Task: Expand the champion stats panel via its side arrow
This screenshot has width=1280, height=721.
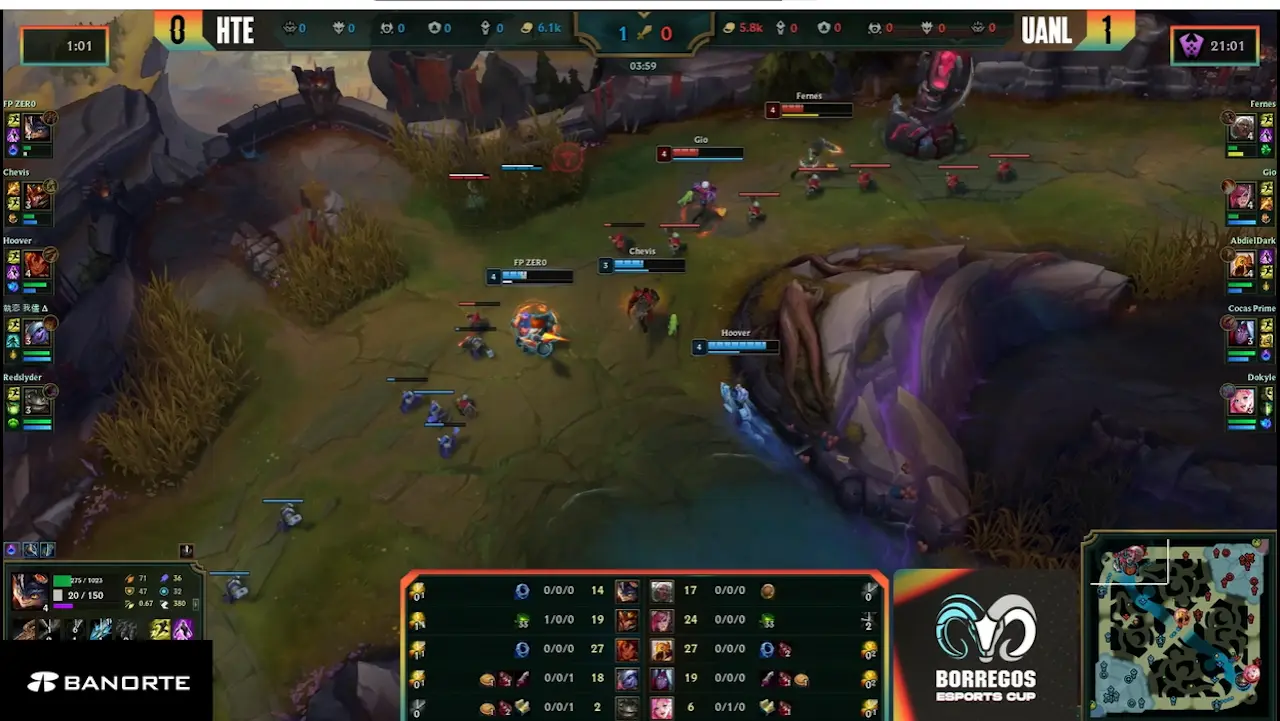Action: click(x=196, y=603)
